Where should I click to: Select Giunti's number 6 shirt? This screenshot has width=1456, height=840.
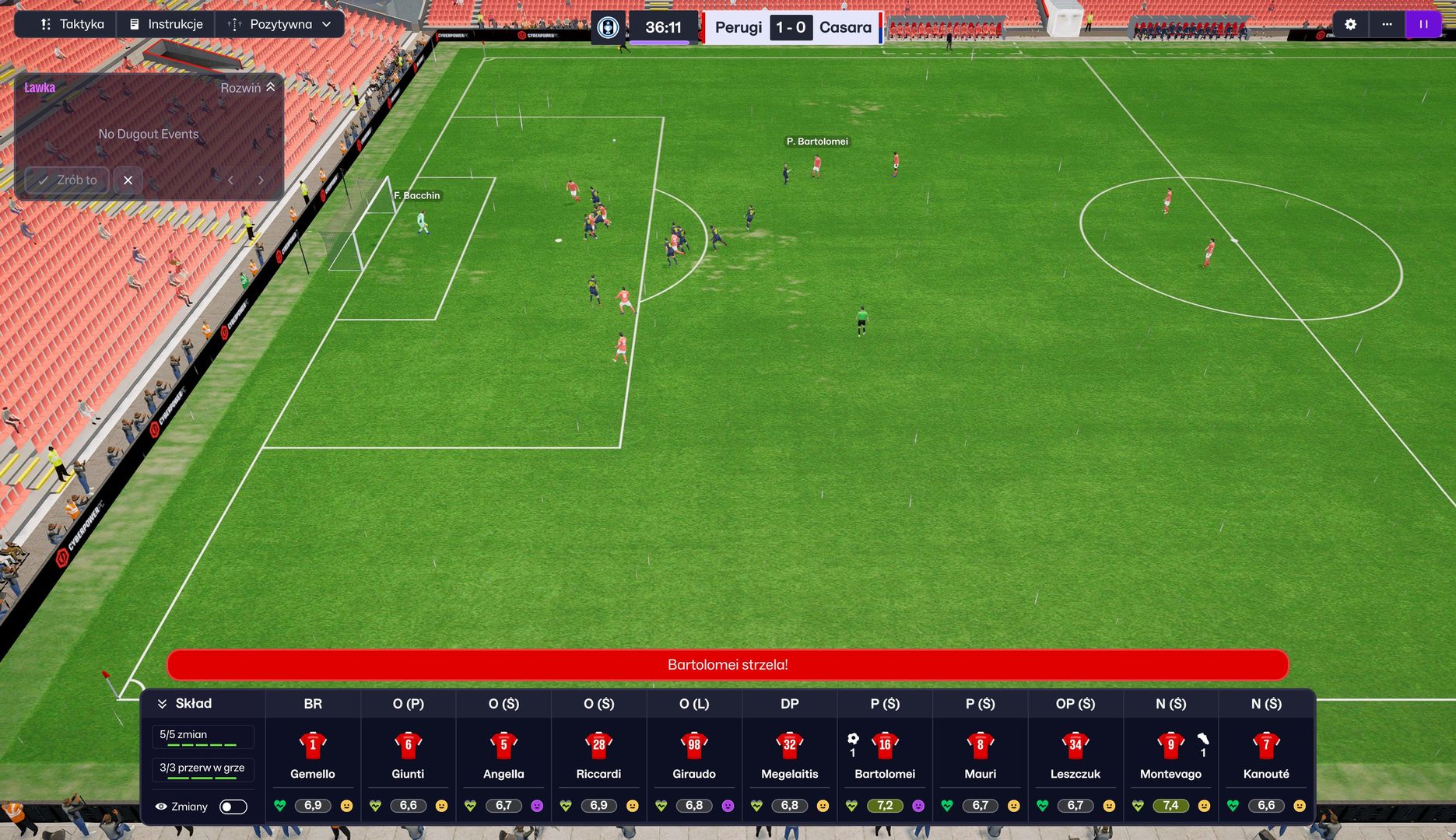coord(408,745)
